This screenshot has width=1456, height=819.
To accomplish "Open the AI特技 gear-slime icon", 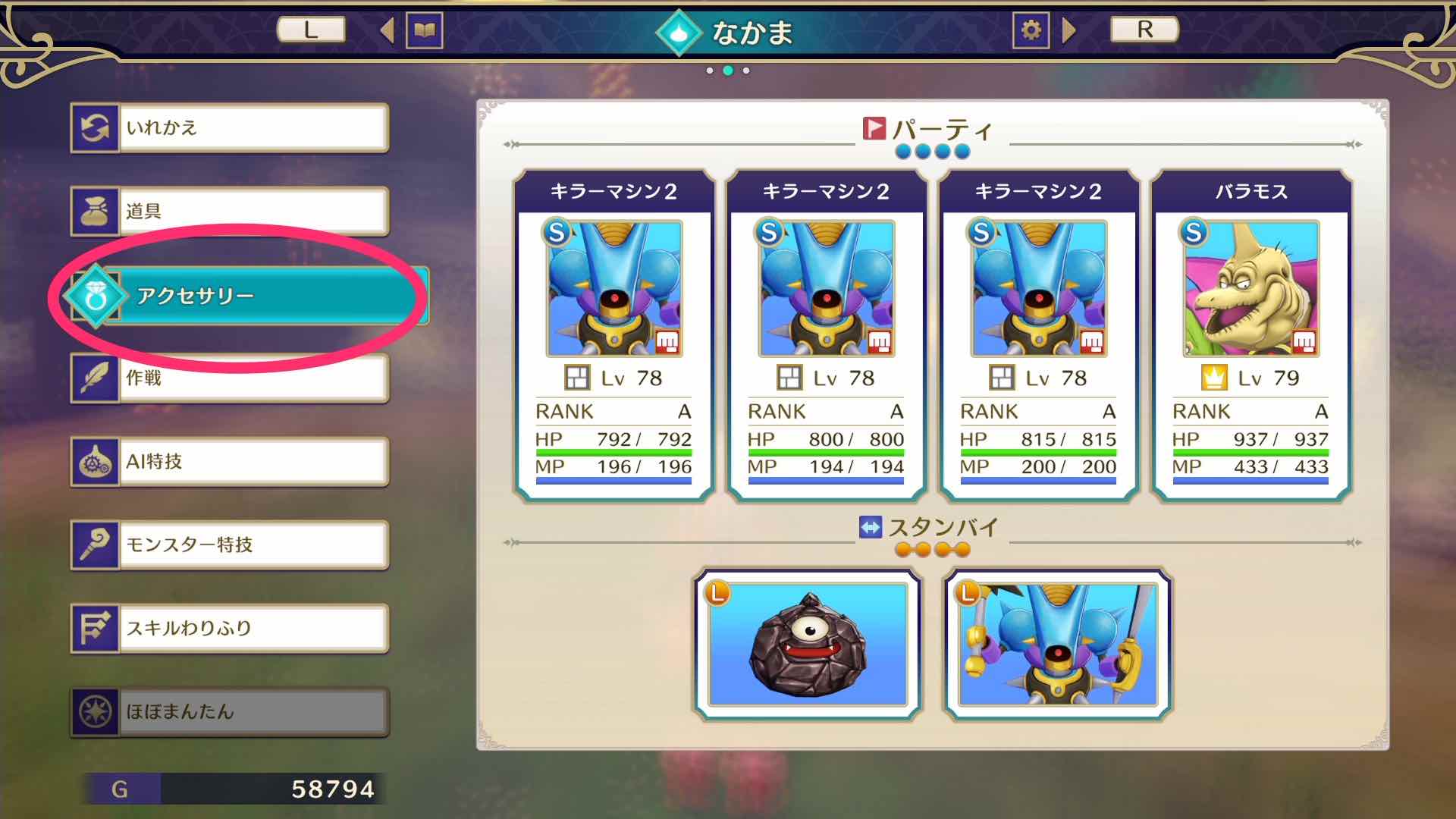I will tap(96, 460).
